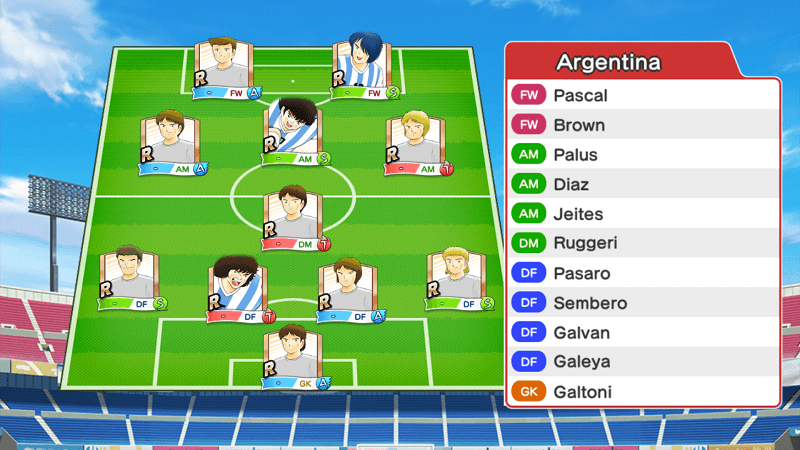
Task: Click Sembero in the roster list
Action: click(x=642, y=303)
